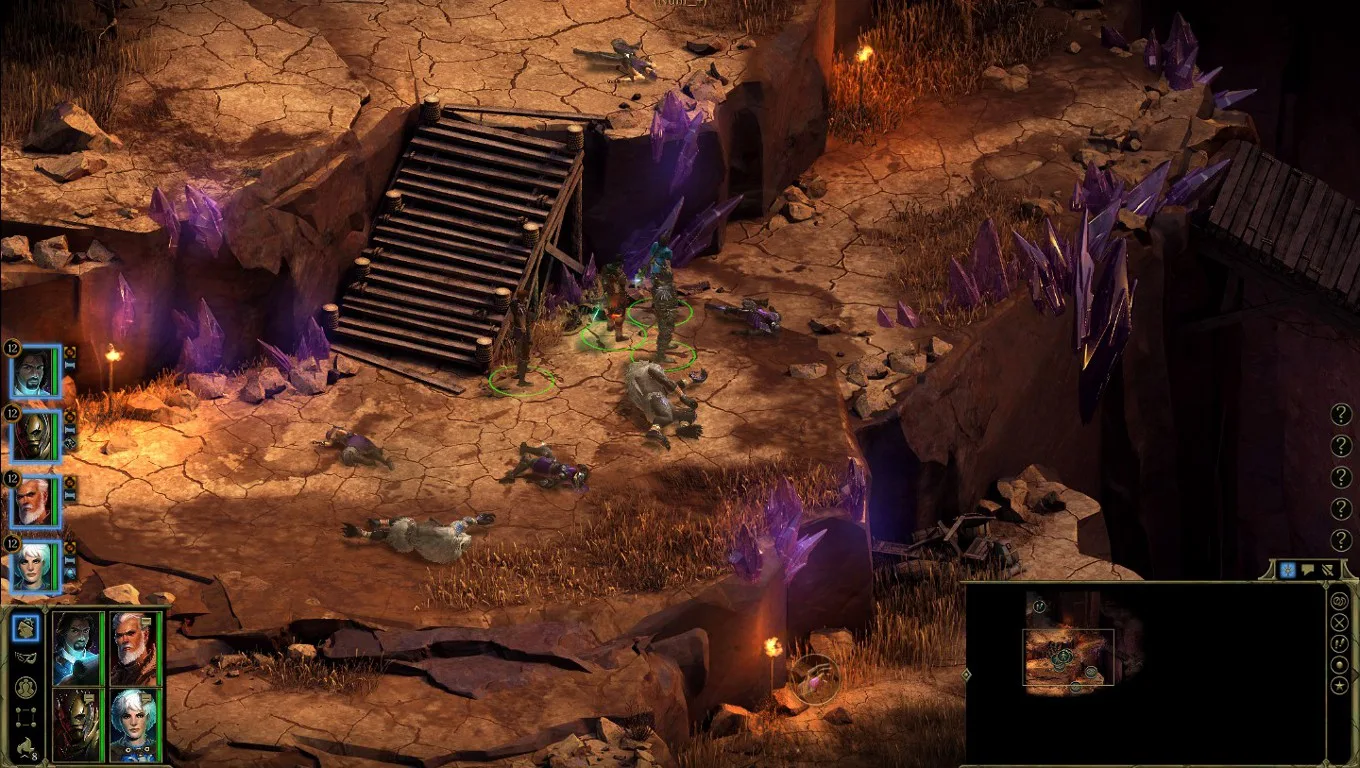Toggle the highlighted blue sun icon above the minimap

point(1288,569)
